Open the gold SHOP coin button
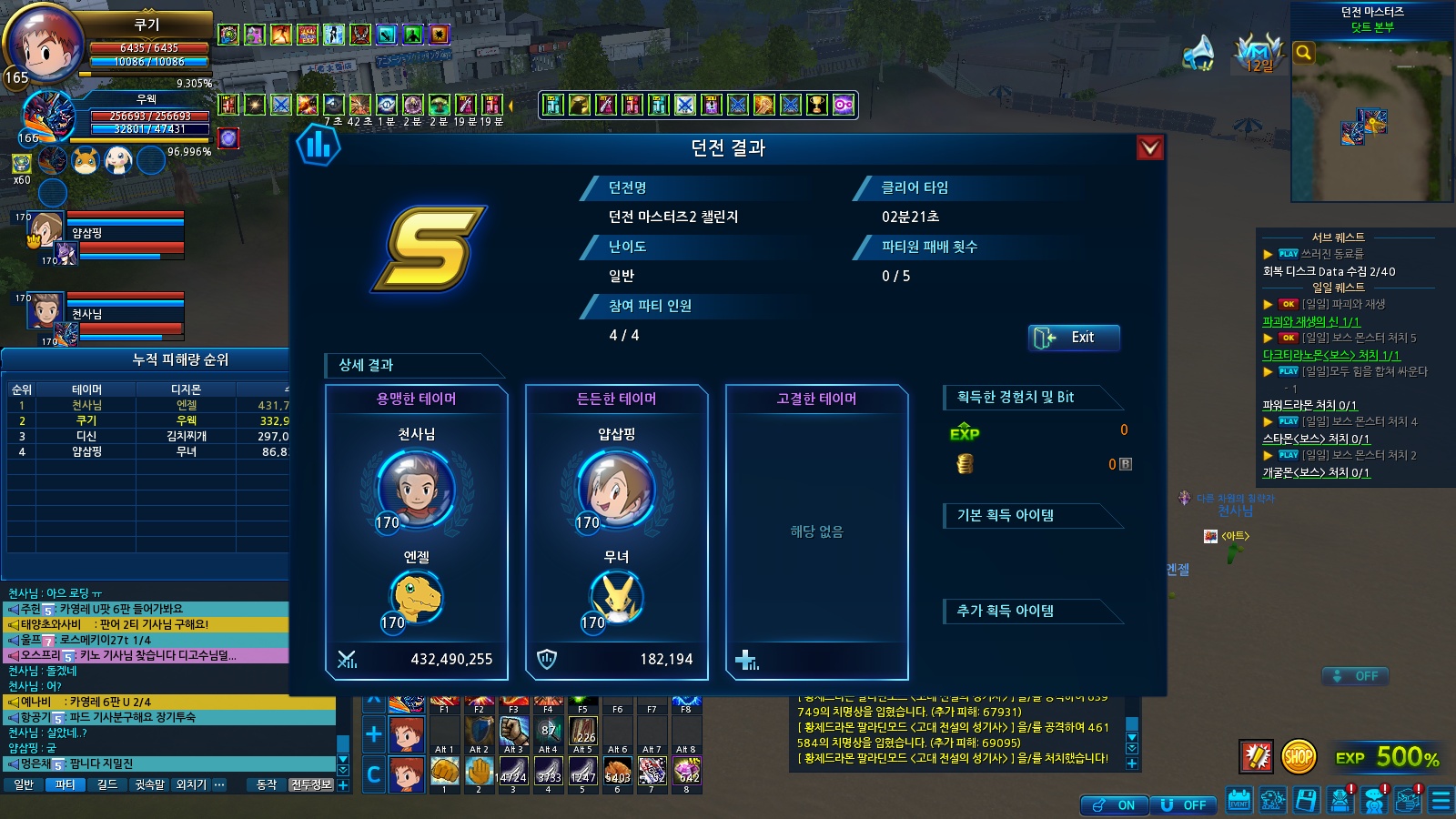 pos(1299,756)
